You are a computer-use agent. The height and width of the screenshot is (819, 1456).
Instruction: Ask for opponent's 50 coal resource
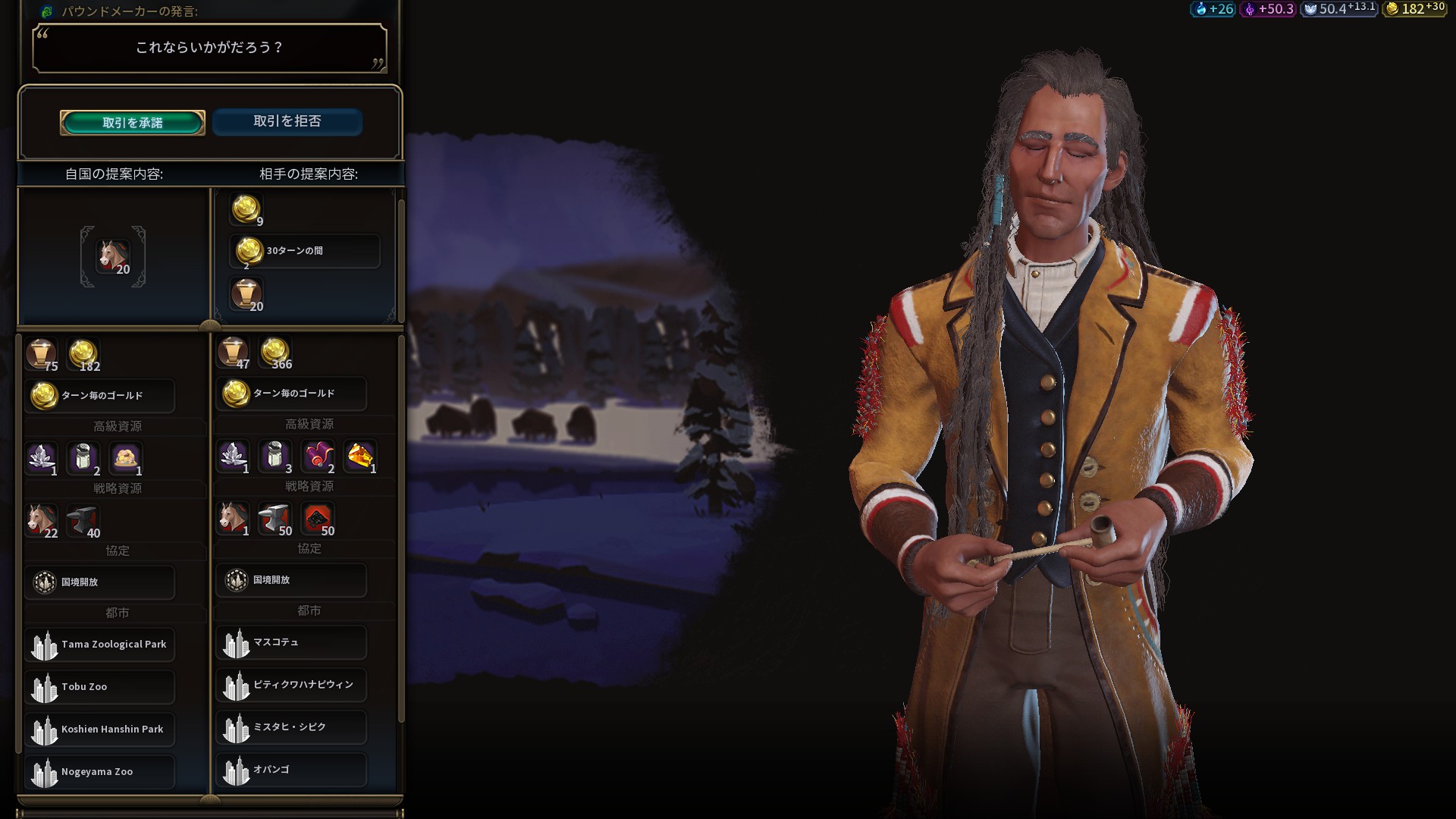pos(318,519)
